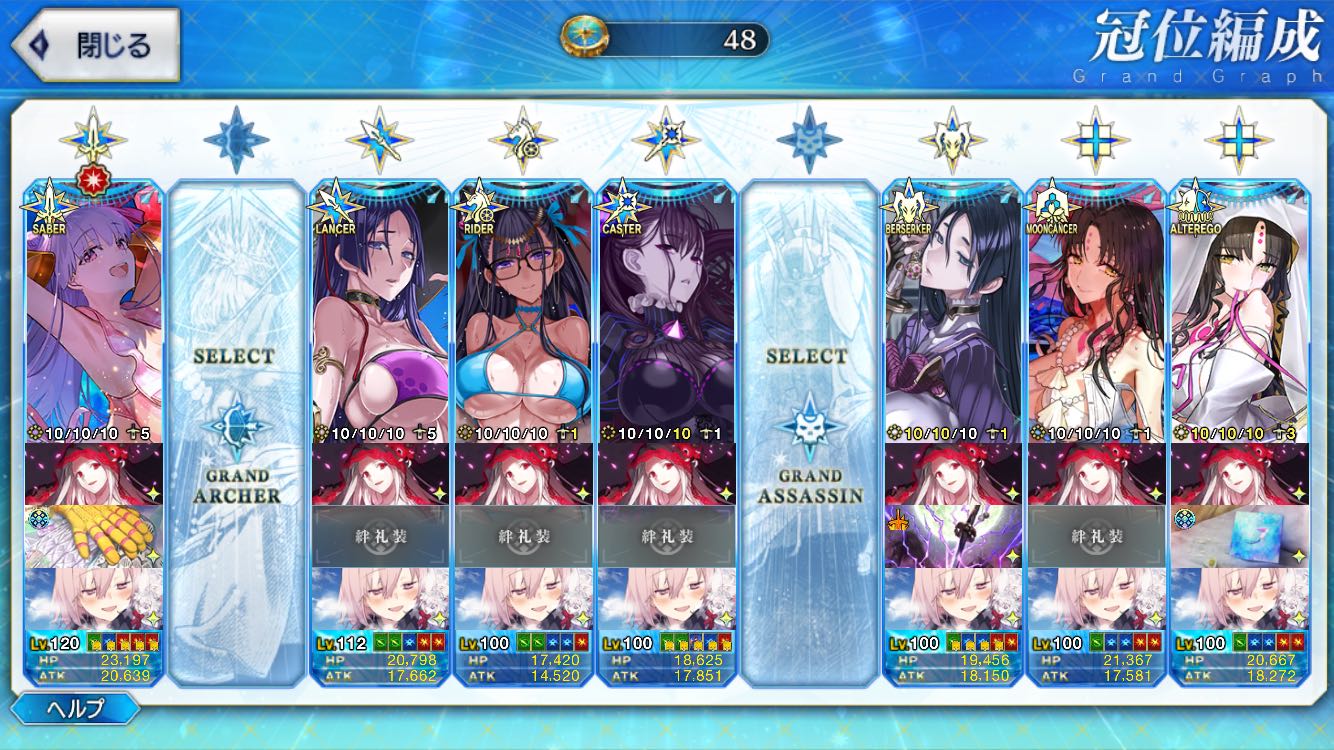This screenshot has height=750, width=1334.
Task: Select the Grand Saber servant card
Action: (94, 310)
